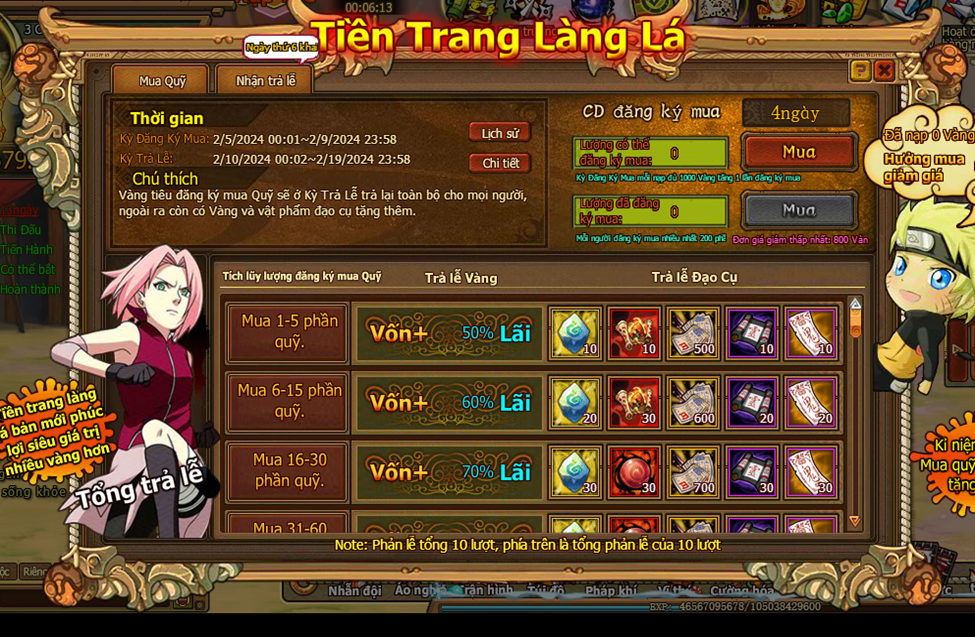Select the scroll reward showing 600
Viewport: 975px width, 637px height.
click(693, 402)
